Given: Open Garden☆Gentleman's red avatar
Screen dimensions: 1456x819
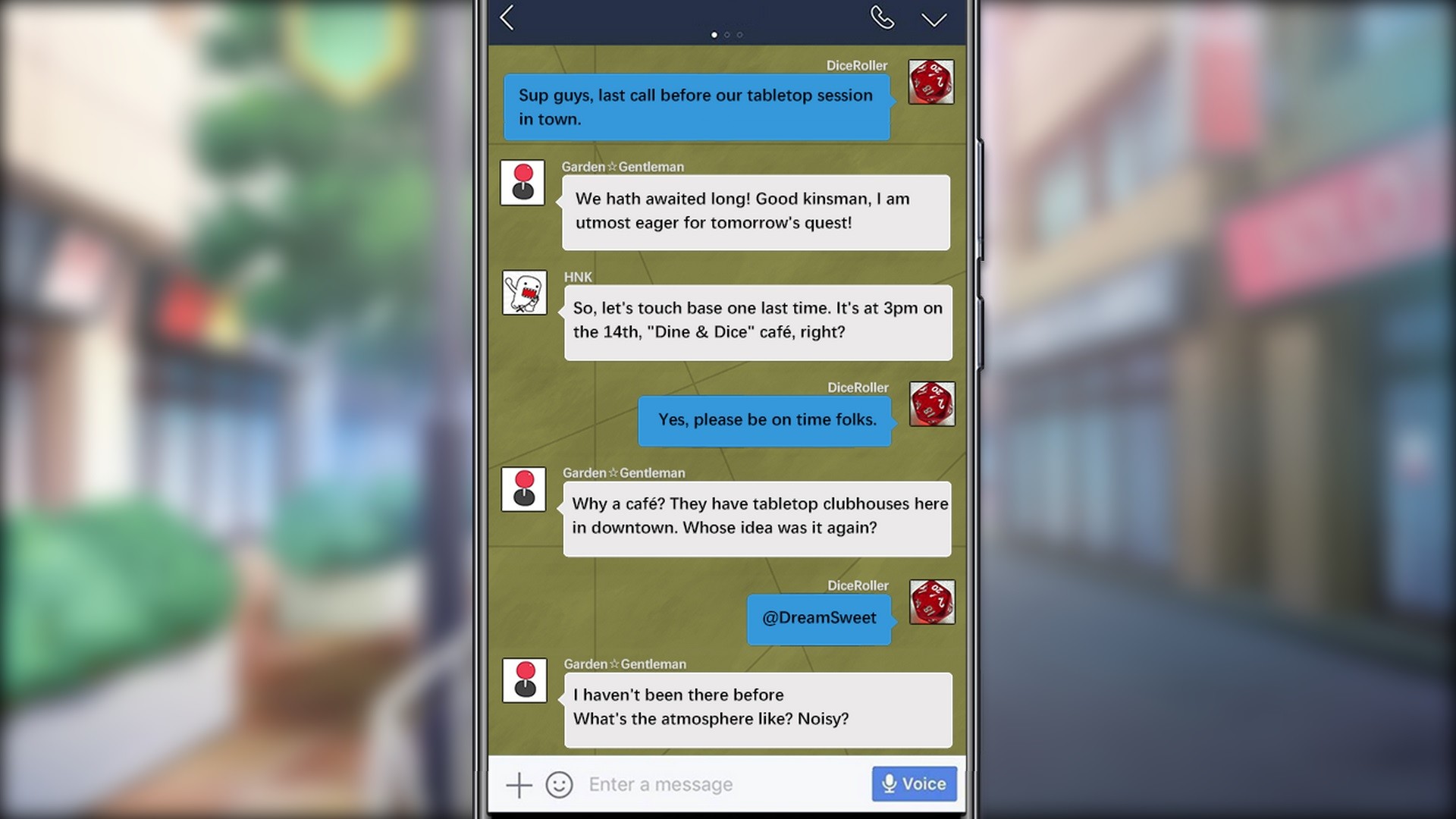Looking at the screenshot, I should (x=522, y=182).
